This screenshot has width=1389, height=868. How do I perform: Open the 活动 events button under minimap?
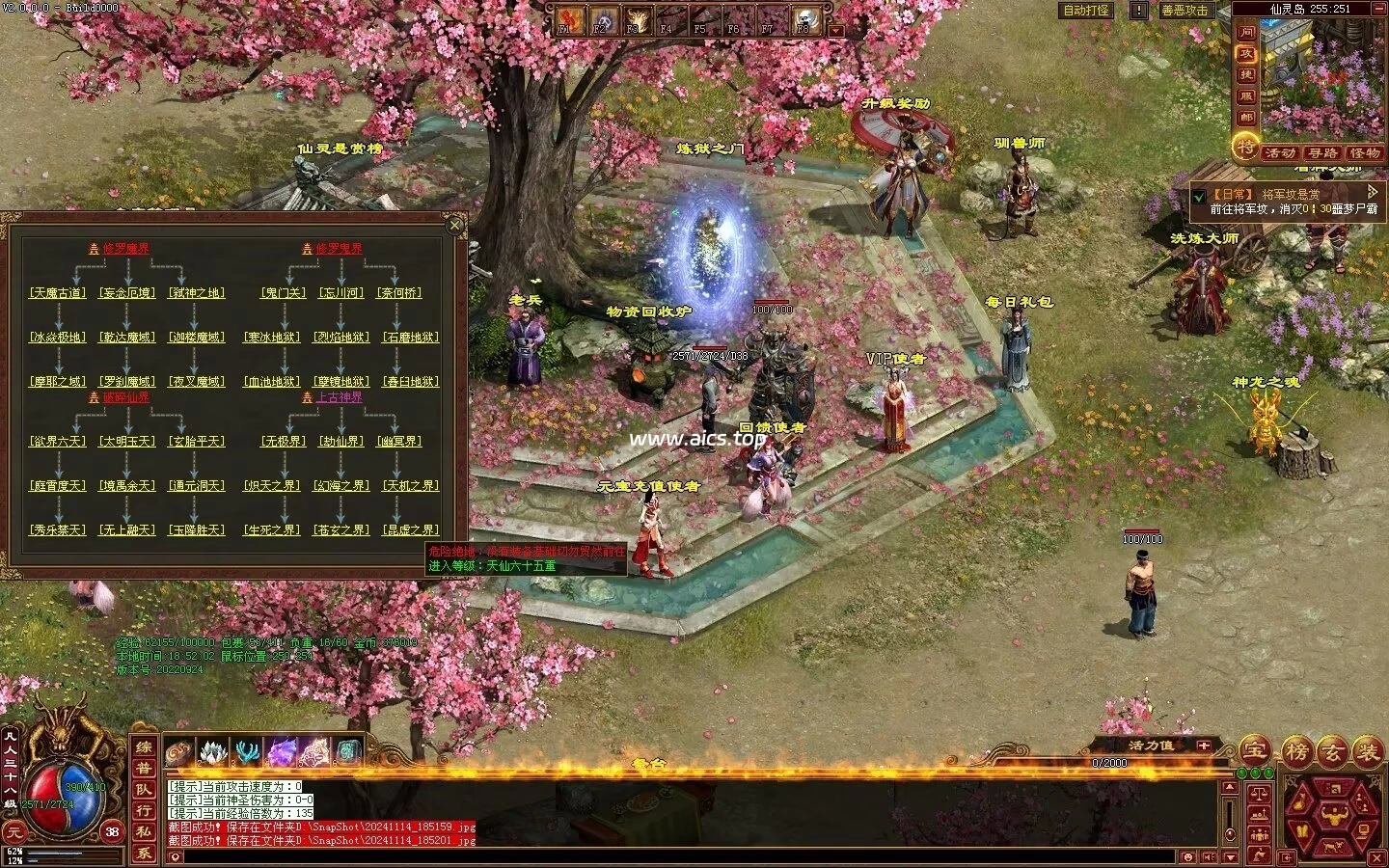click(1280, 153)
